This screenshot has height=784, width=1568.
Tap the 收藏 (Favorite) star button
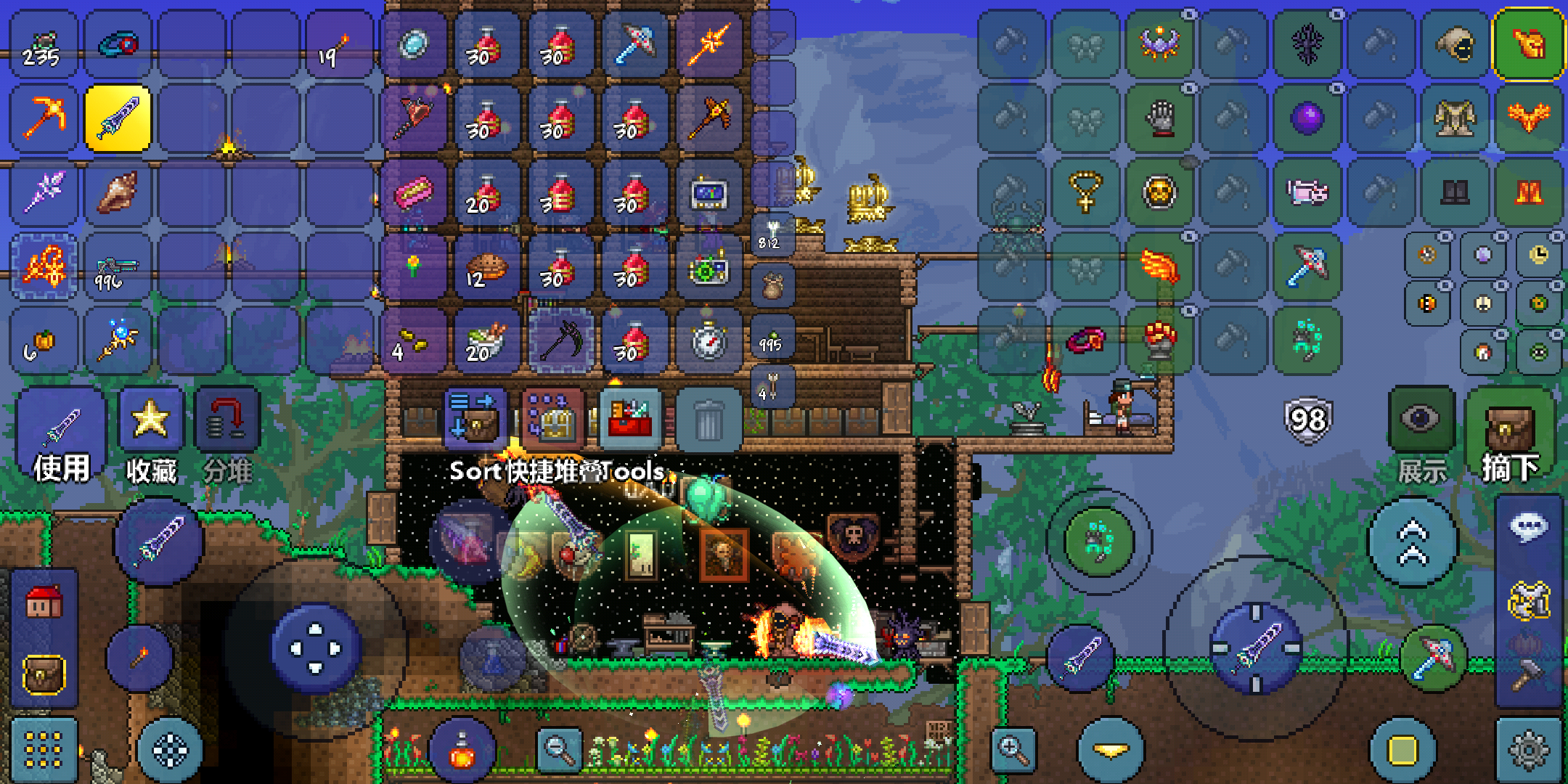pos(151,436)
